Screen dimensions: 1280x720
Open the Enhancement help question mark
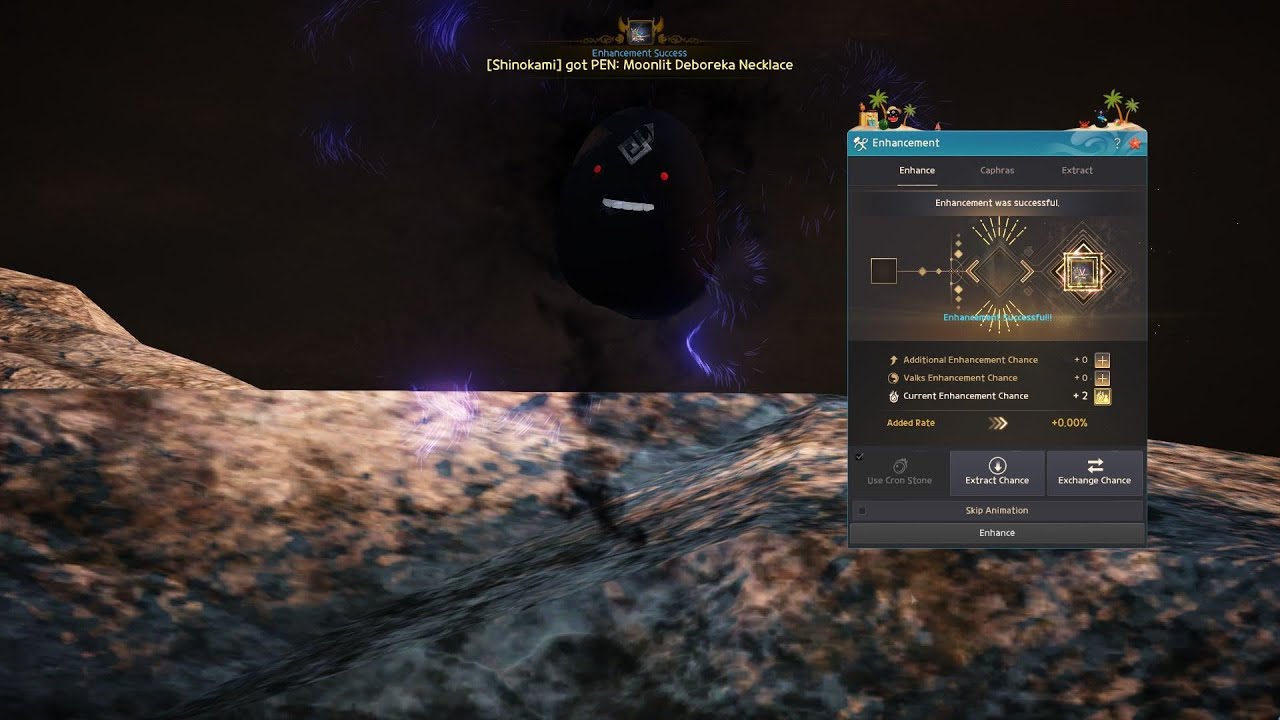coord(1118,144)
